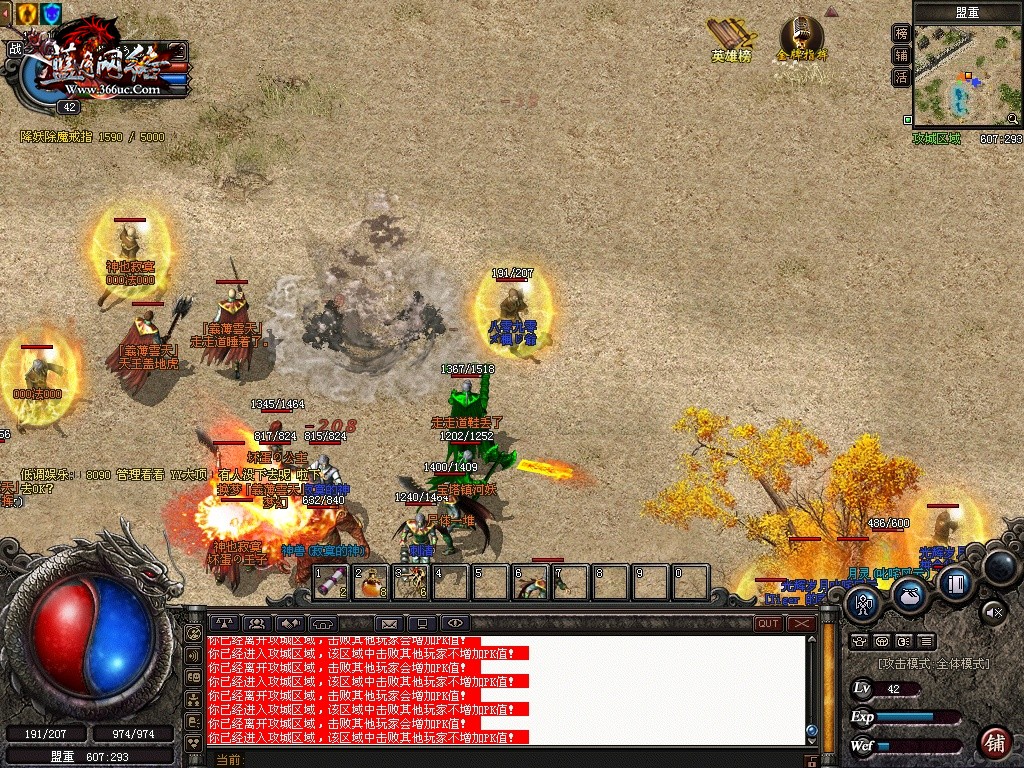Open the bag inventory icon
This screenshot has width=1024, height=768.
(909, 594)
